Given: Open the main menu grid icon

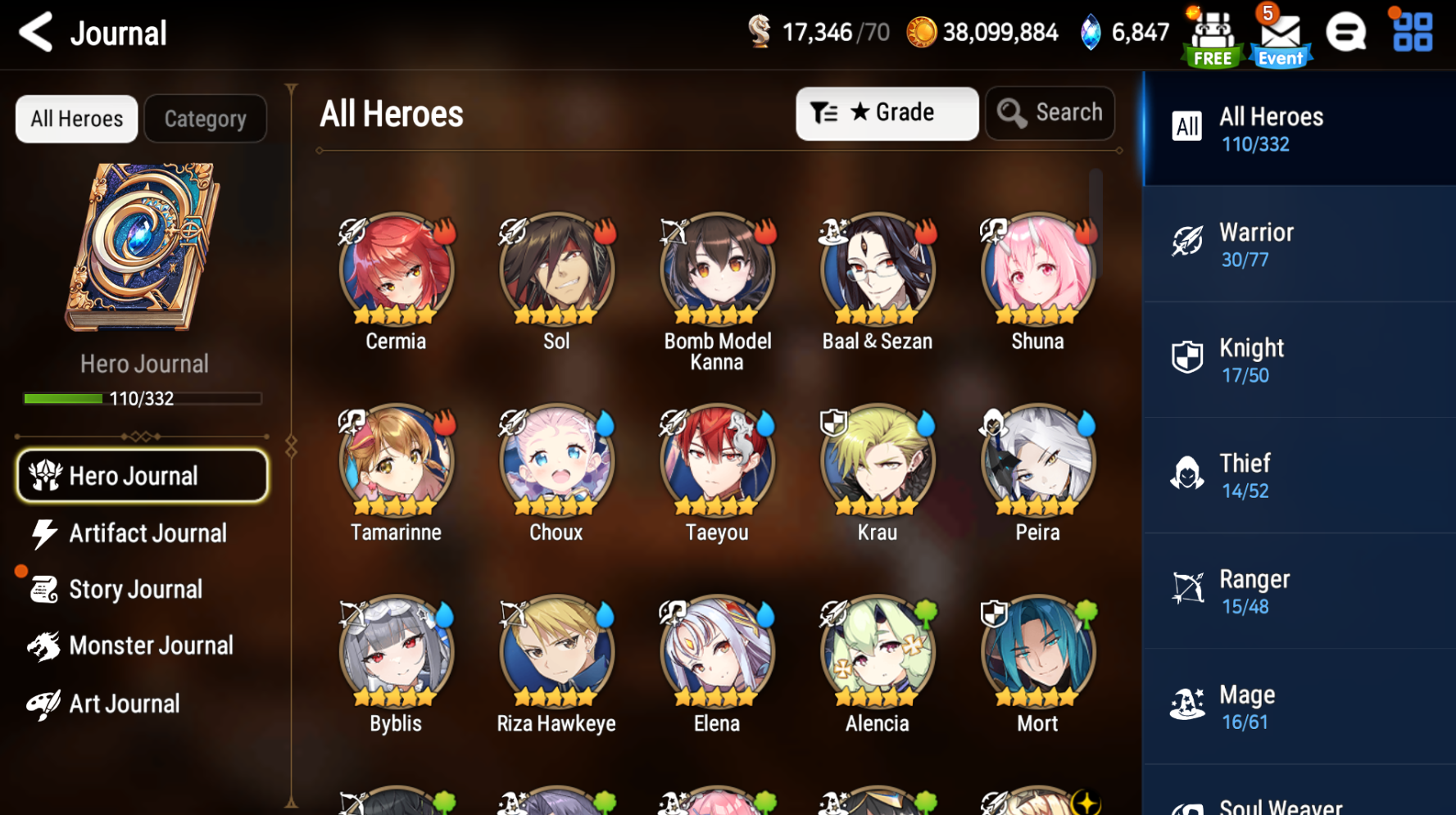Looking at the screenshot, I should (1411, 32).
